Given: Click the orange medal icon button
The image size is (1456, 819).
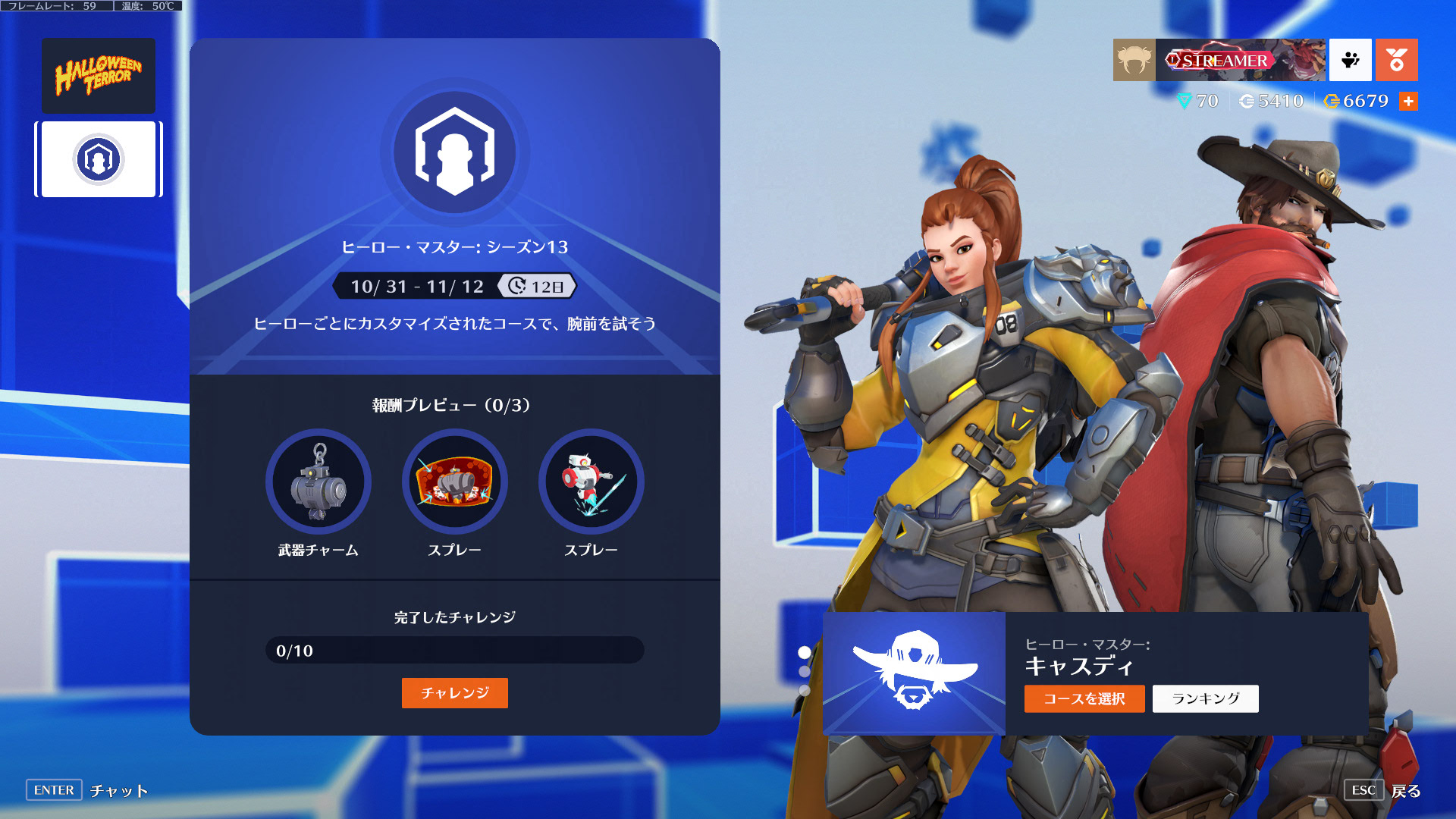Looking at the screenshot, I should tap(1396, 60).
